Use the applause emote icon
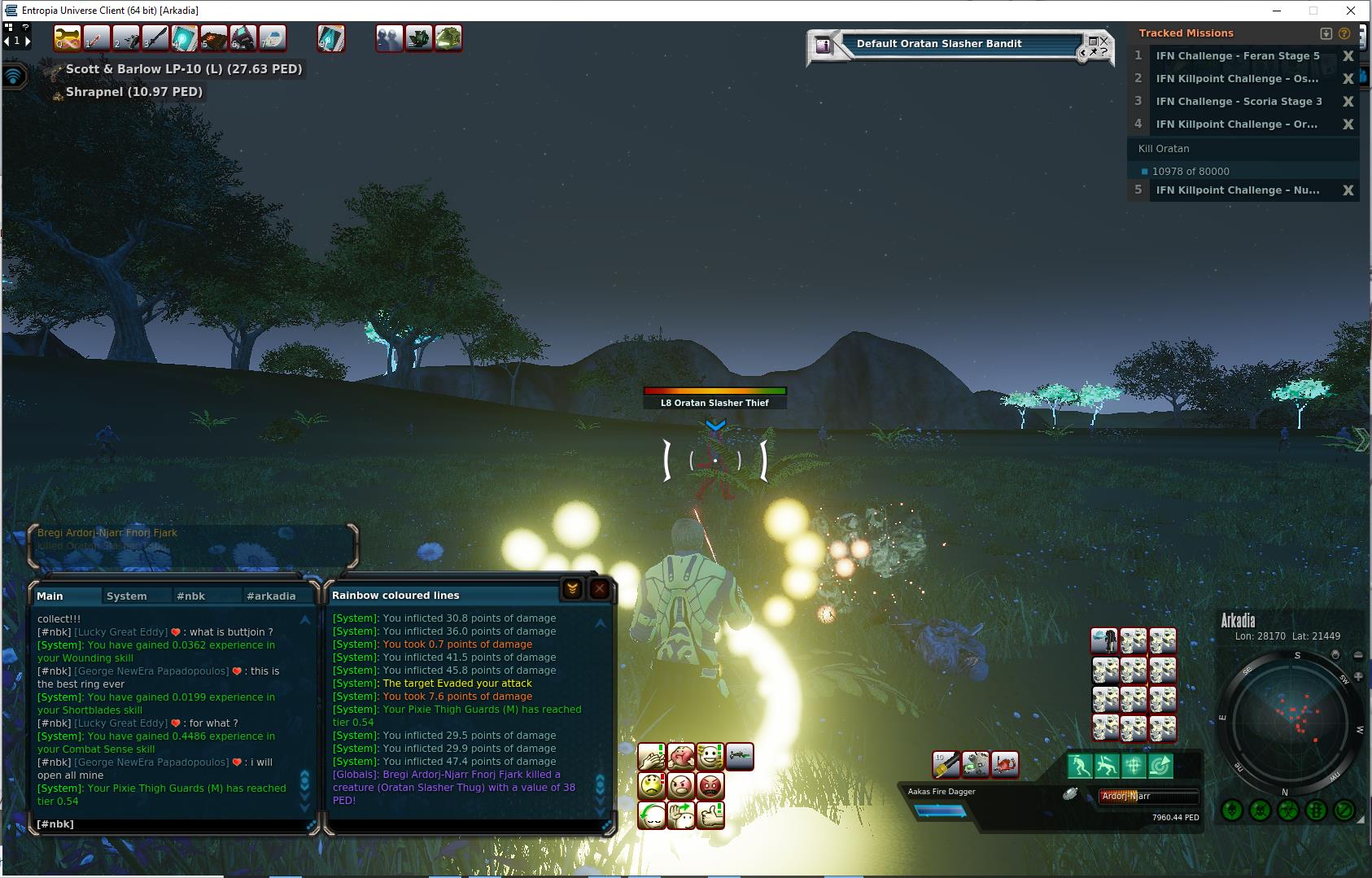 (652, 758)
